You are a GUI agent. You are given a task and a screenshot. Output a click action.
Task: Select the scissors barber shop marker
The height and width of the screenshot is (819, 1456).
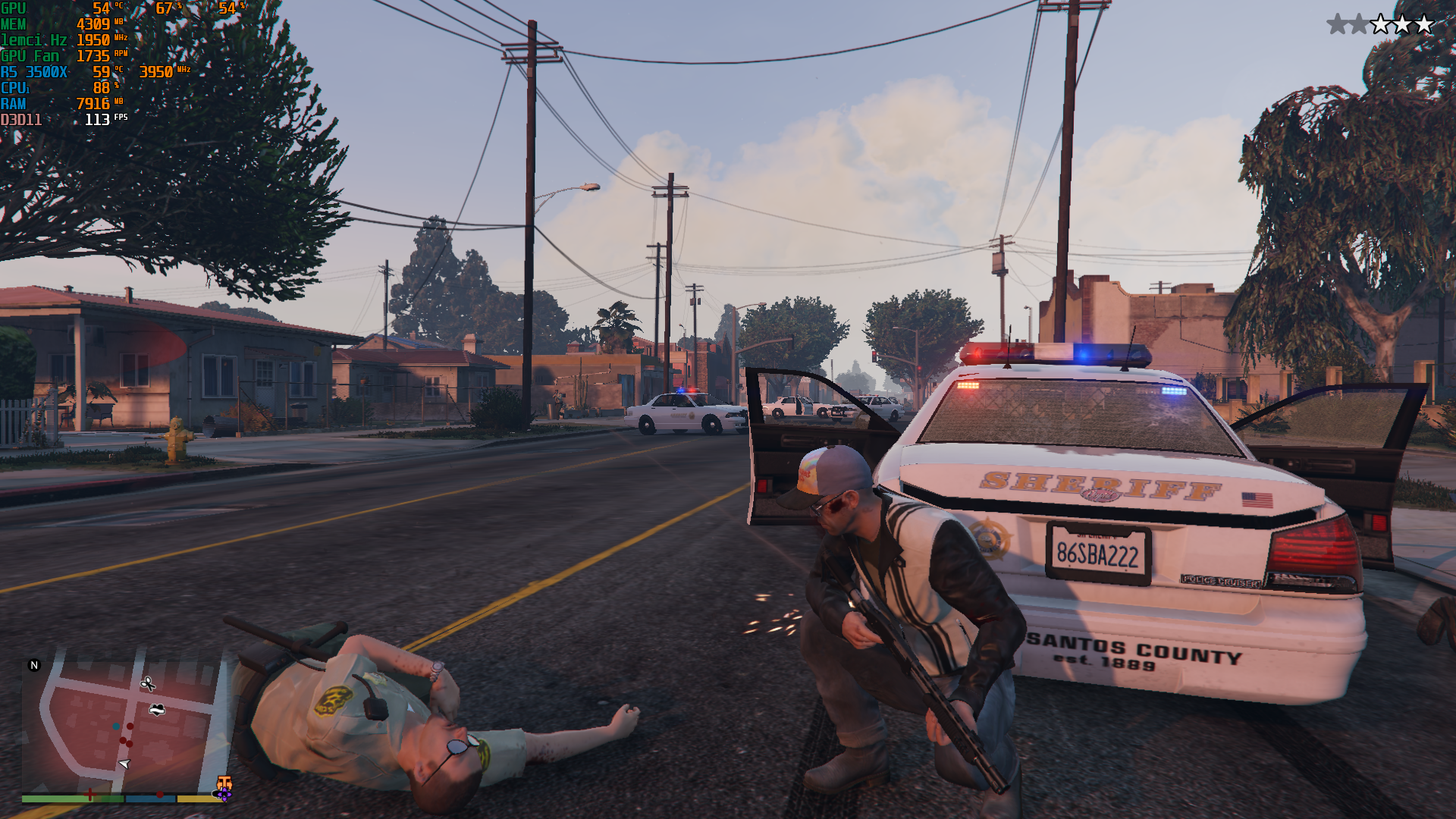click(x=148, y=684)
